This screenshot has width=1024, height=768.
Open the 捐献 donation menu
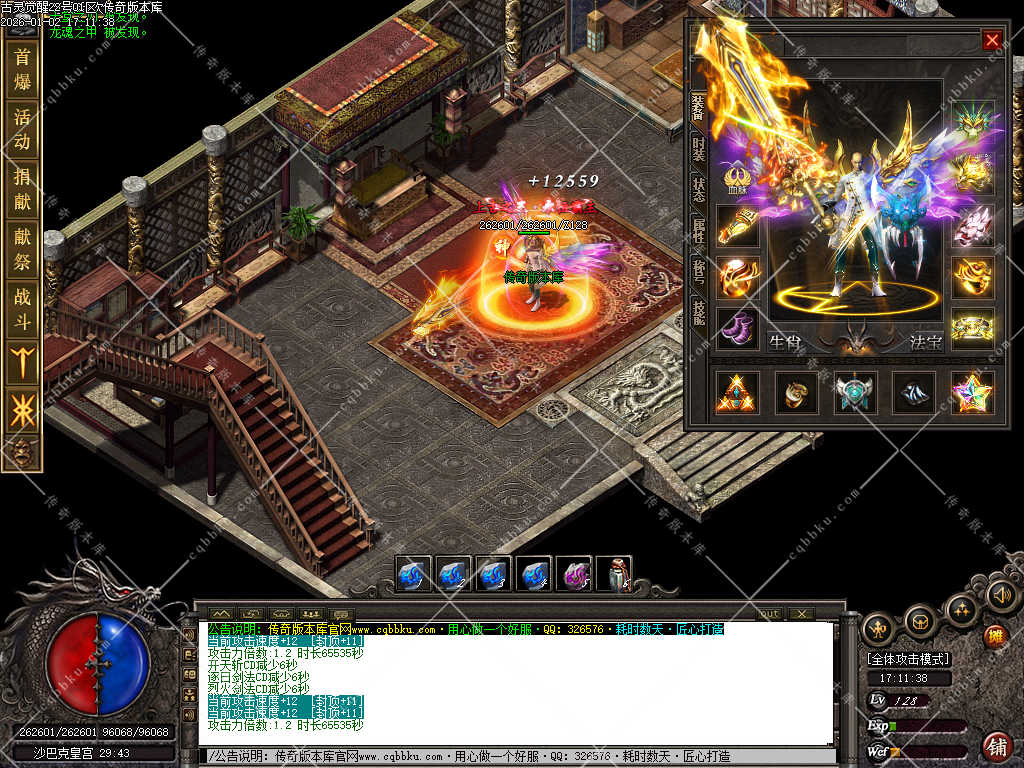tap(22, 189)
